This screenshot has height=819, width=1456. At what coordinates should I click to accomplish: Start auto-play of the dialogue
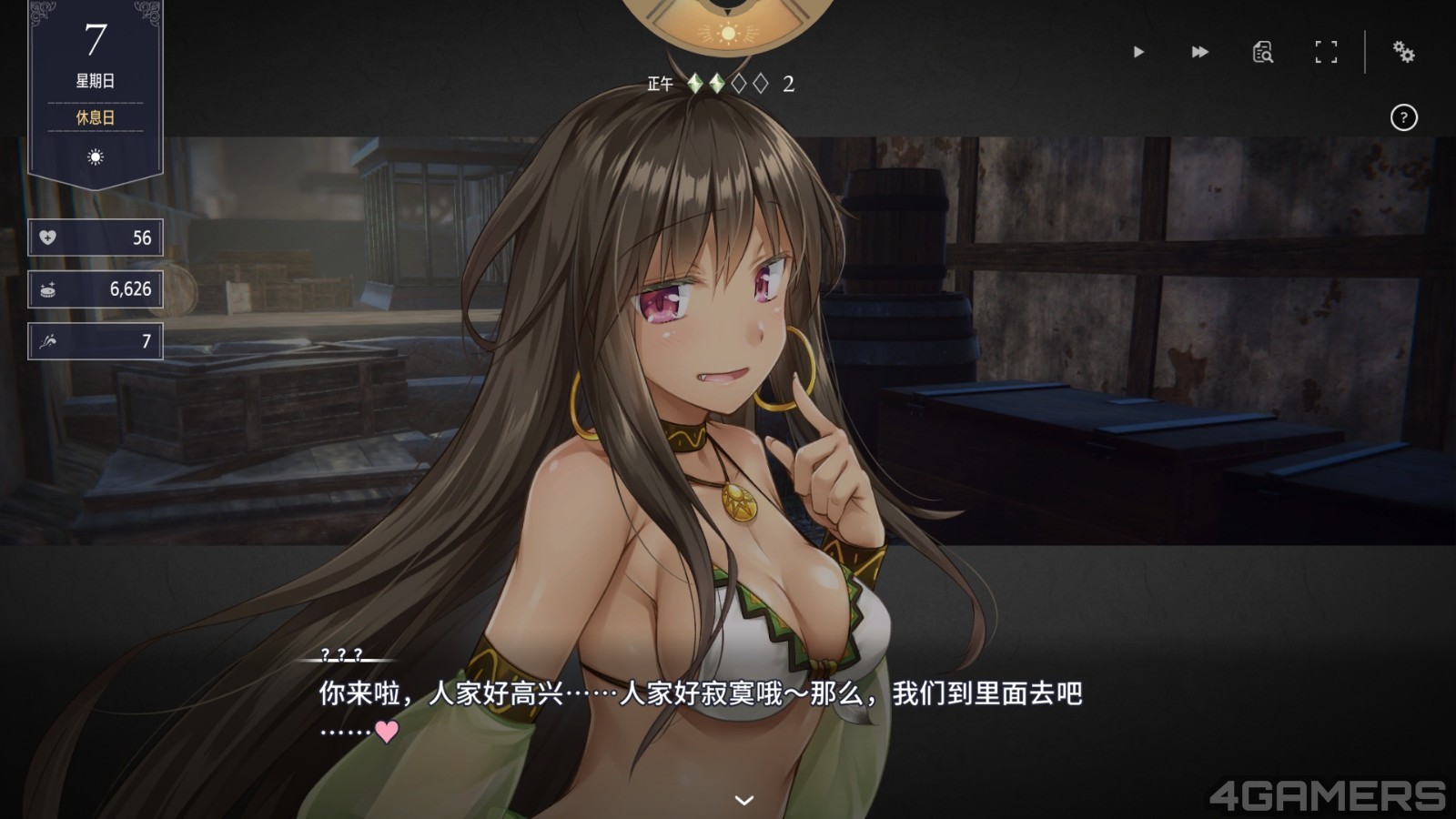coord(1138,53)
